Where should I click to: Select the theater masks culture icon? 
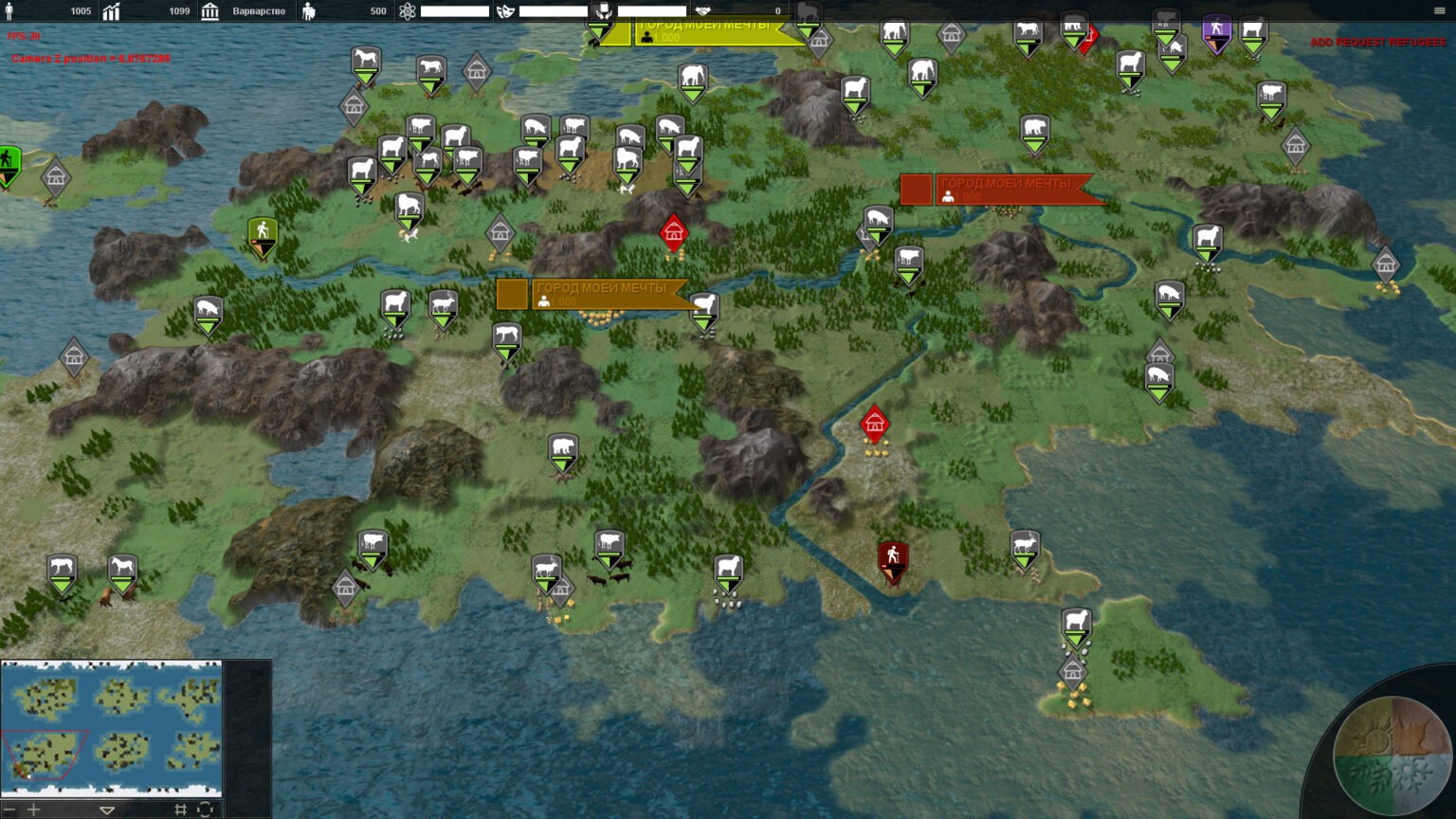(x=505, y=11)
